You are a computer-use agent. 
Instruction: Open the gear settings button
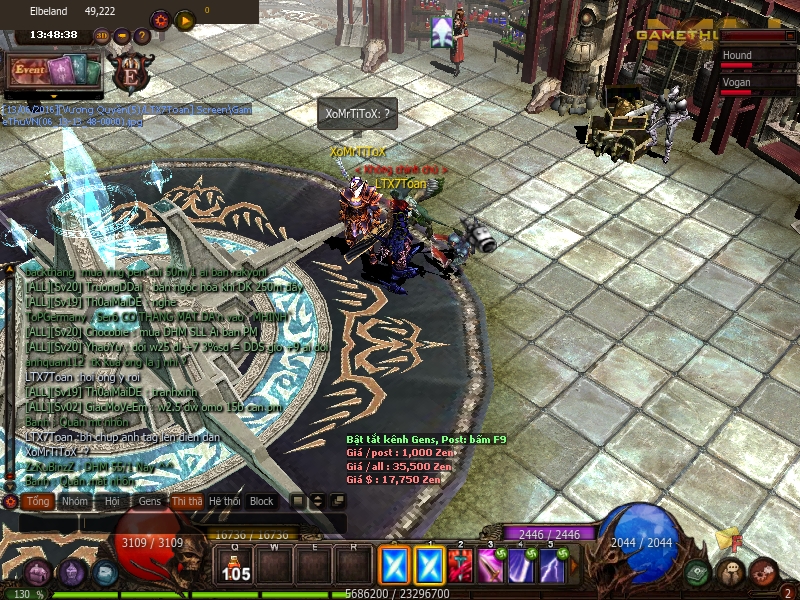(160, 19)
